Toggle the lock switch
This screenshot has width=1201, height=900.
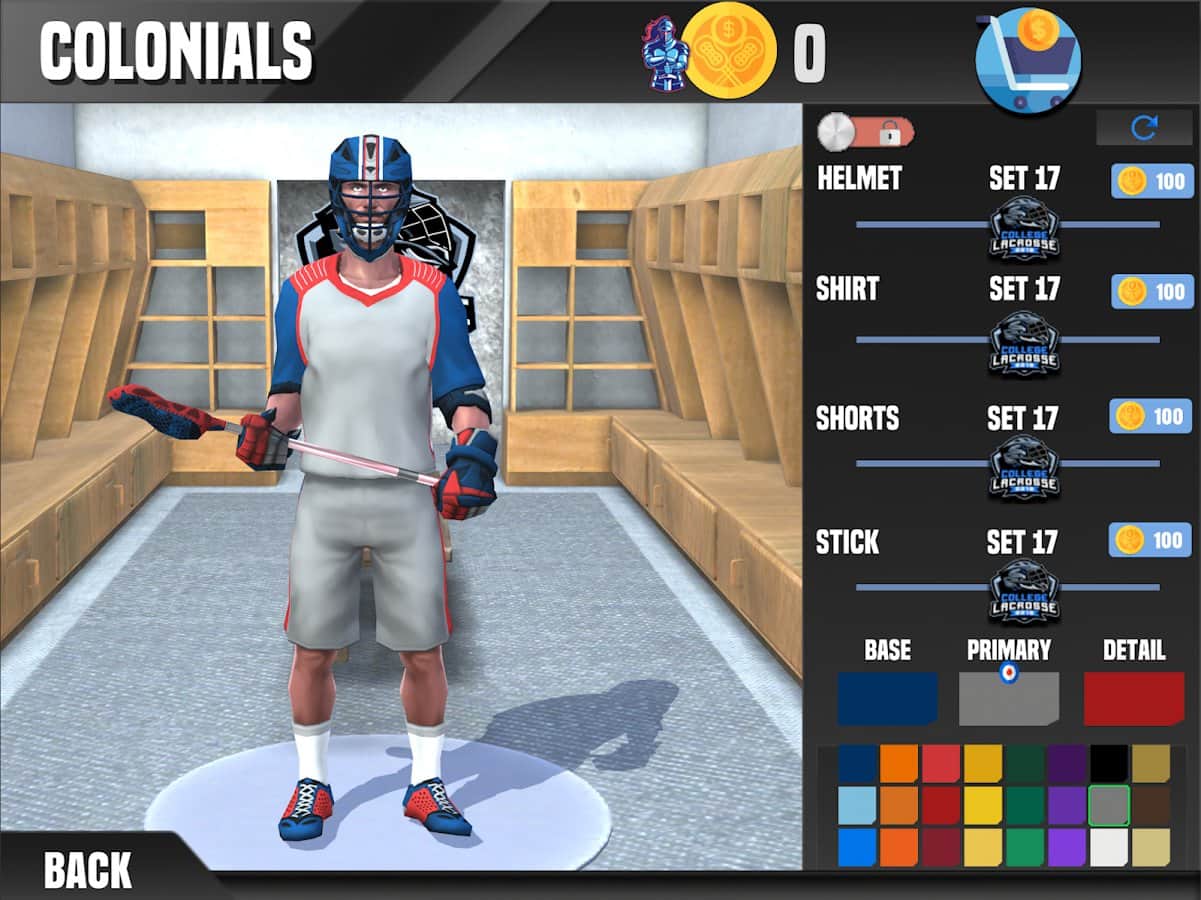click(x=866, y=131)
